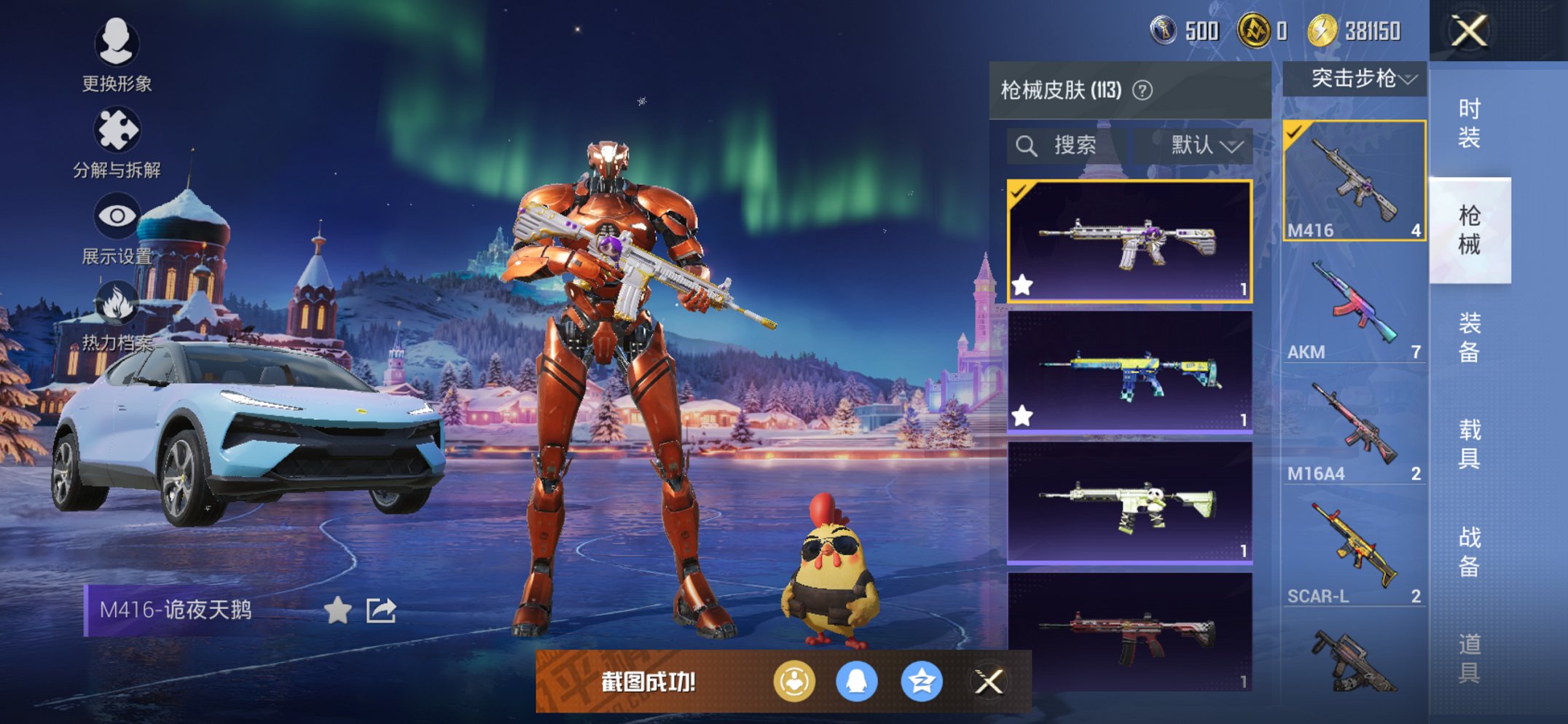Switch to the 载具 vehicles tab
The image size is (1568, 724).
tap(1469, 444)
